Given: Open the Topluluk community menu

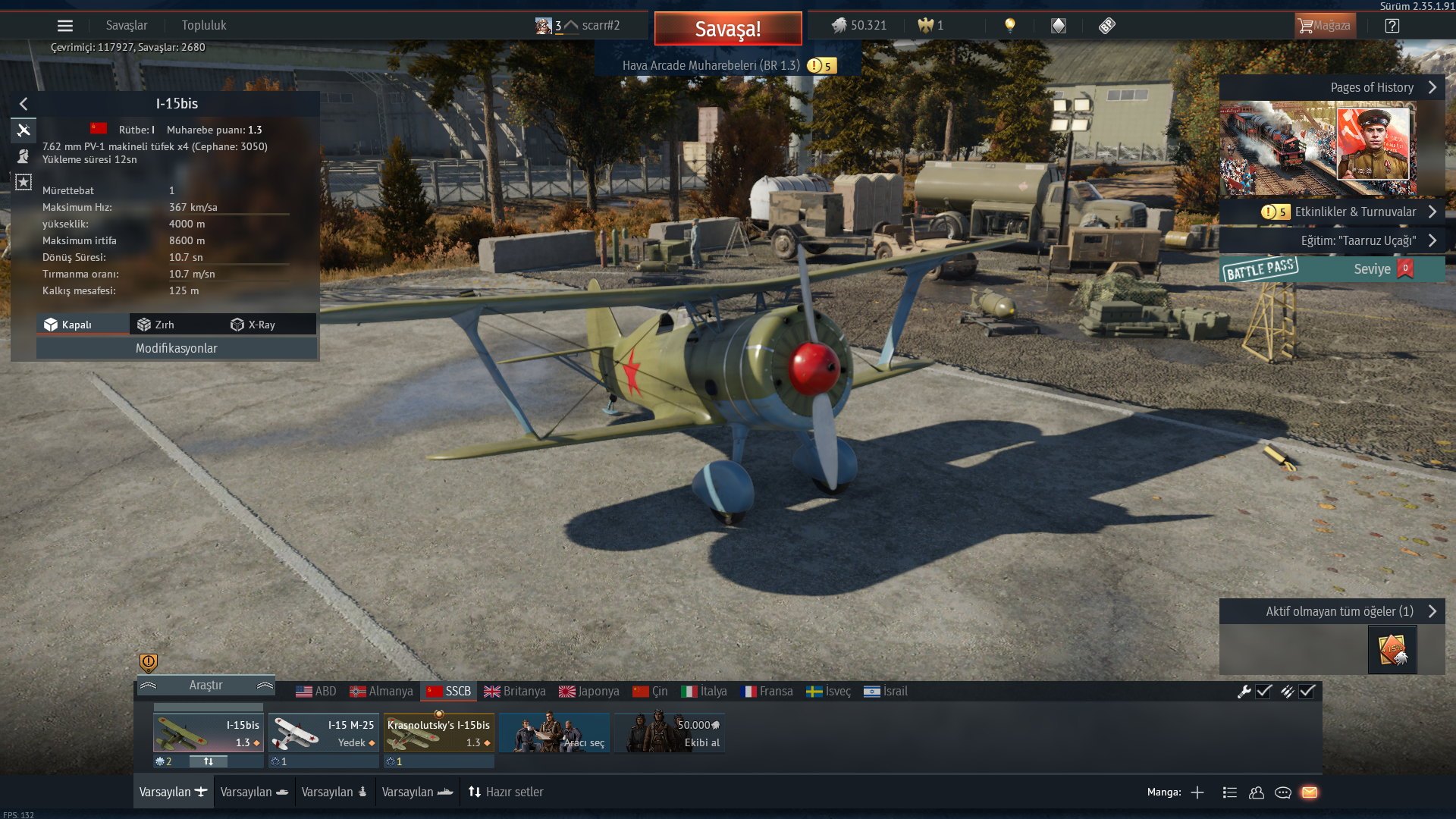Looking at the screenshot, I should pyautogui.click(x=204, y=26).
